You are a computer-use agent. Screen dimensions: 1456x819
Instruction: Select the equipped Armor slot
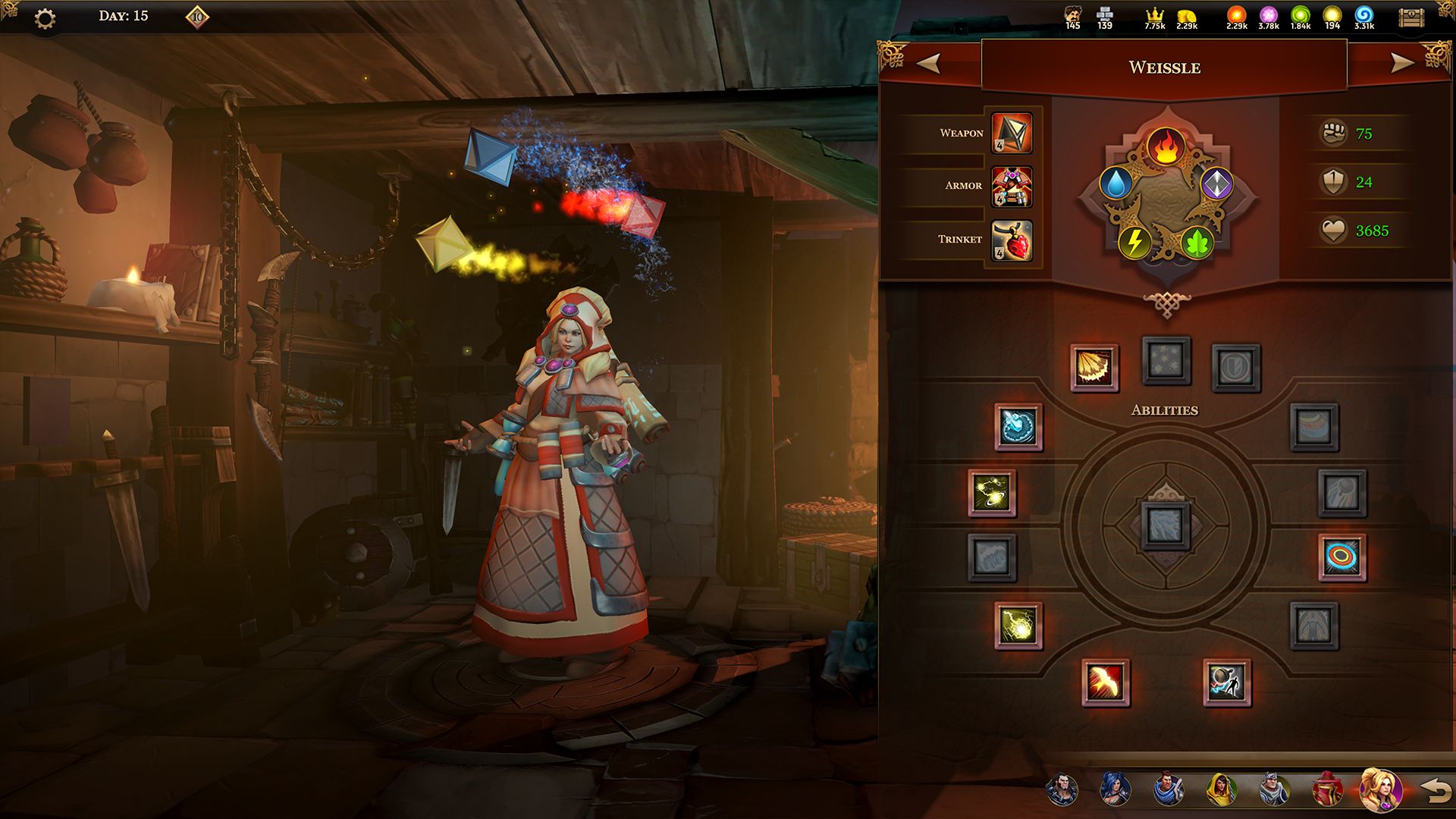(1012, 187)
